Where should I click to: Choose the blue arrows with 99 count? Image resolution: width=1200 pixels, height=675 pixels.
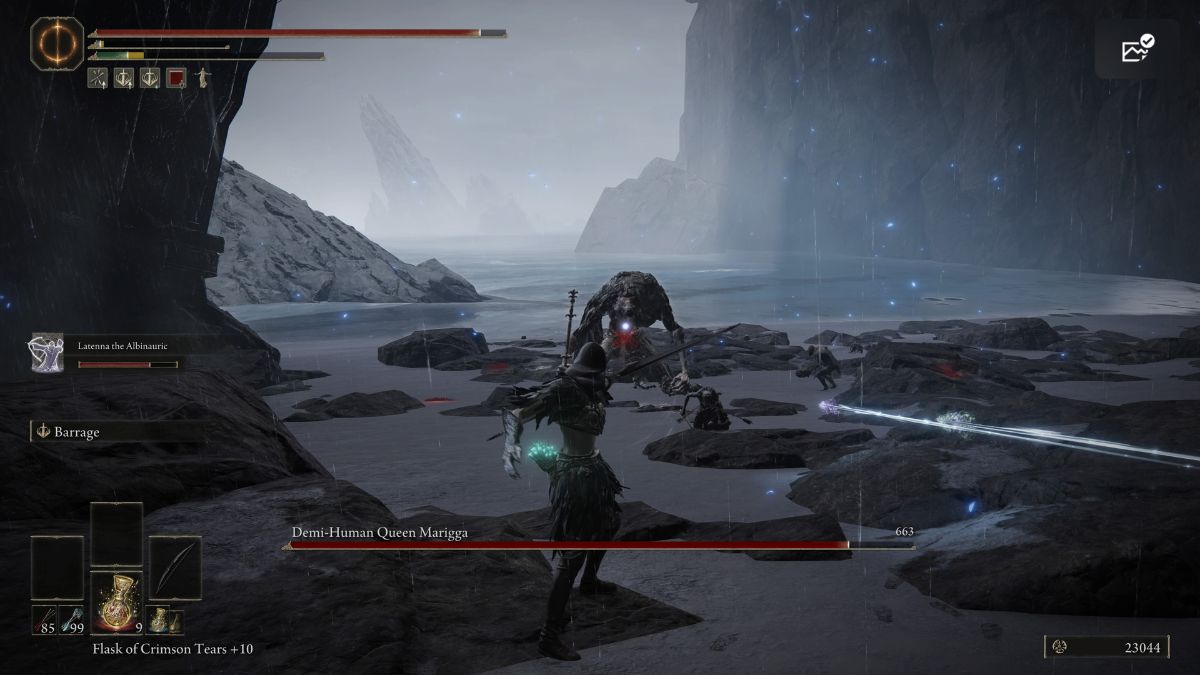pos(72,619)
